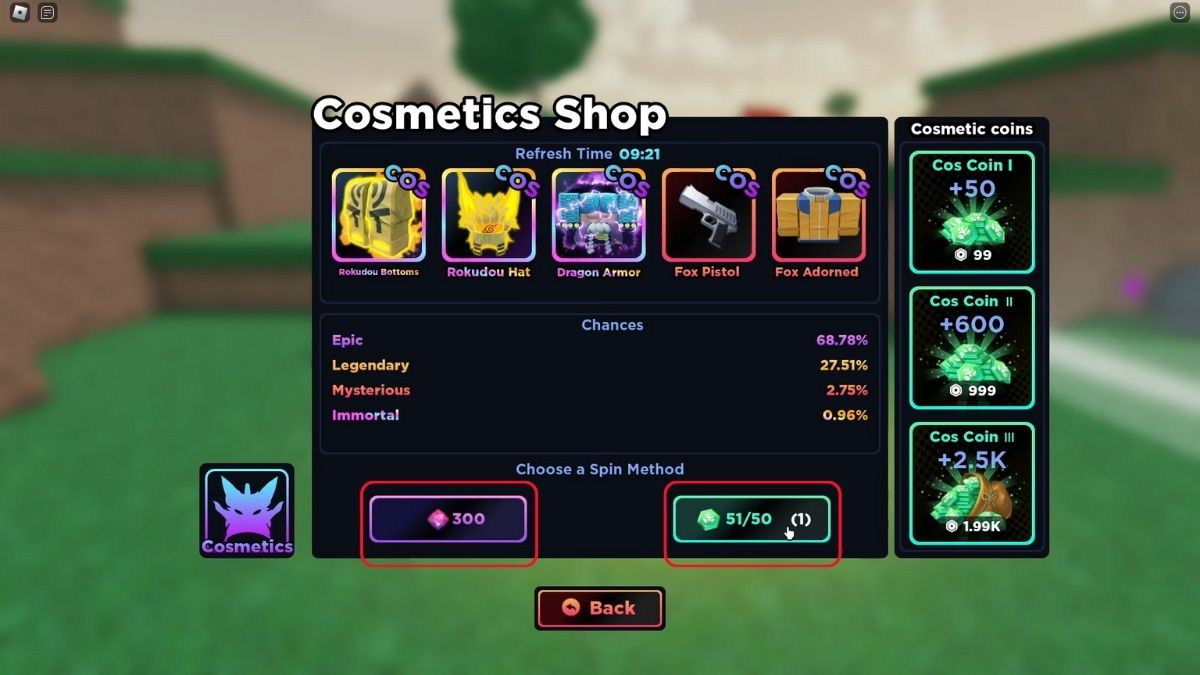Go back with the Back button

(x=600, y=608)
